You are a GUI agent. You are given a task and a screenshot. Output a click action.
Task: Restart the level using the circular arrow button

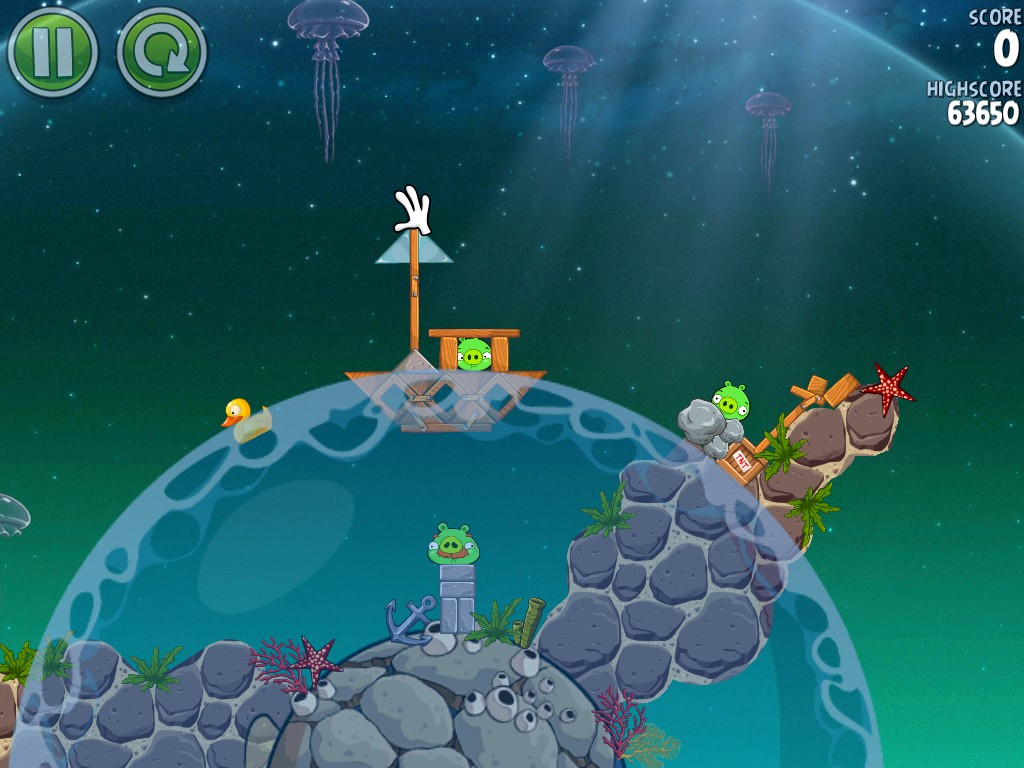pos(161,52)
